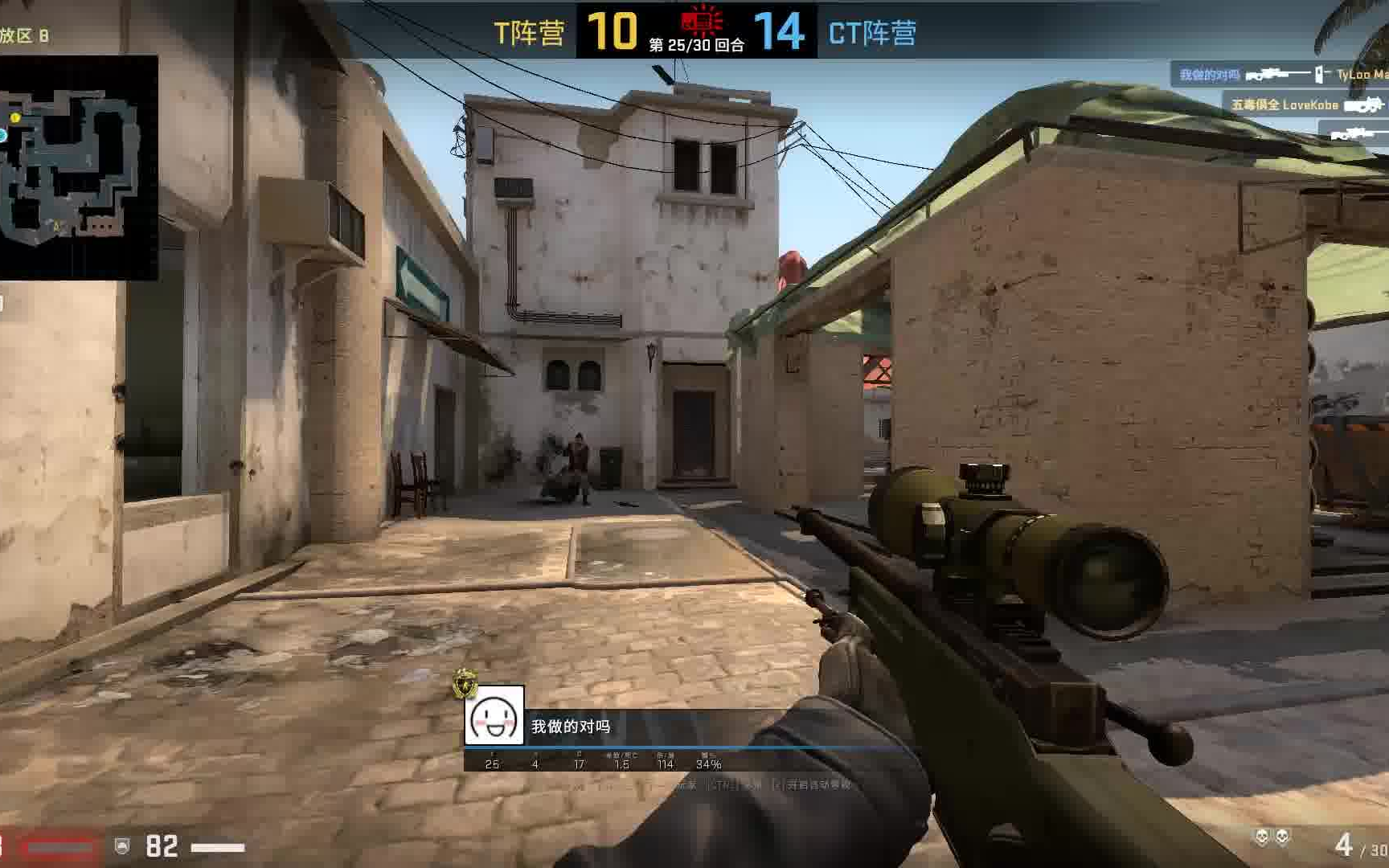Click the armor shield icon near the health counter
1389x868 pixels.
(x=122, y=845)
